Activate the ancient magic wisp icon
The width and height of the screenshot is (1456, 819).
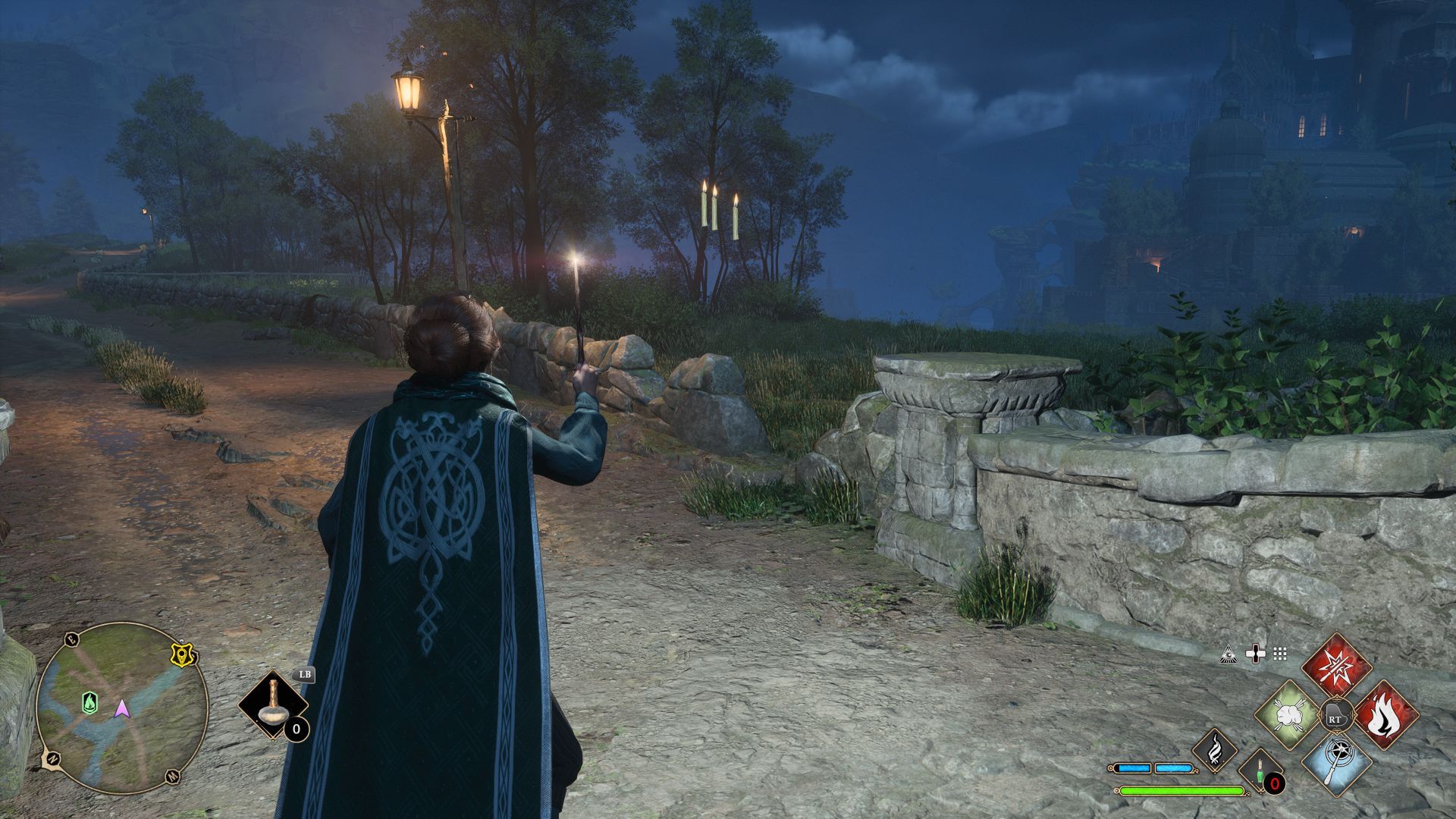point(1215,749)
